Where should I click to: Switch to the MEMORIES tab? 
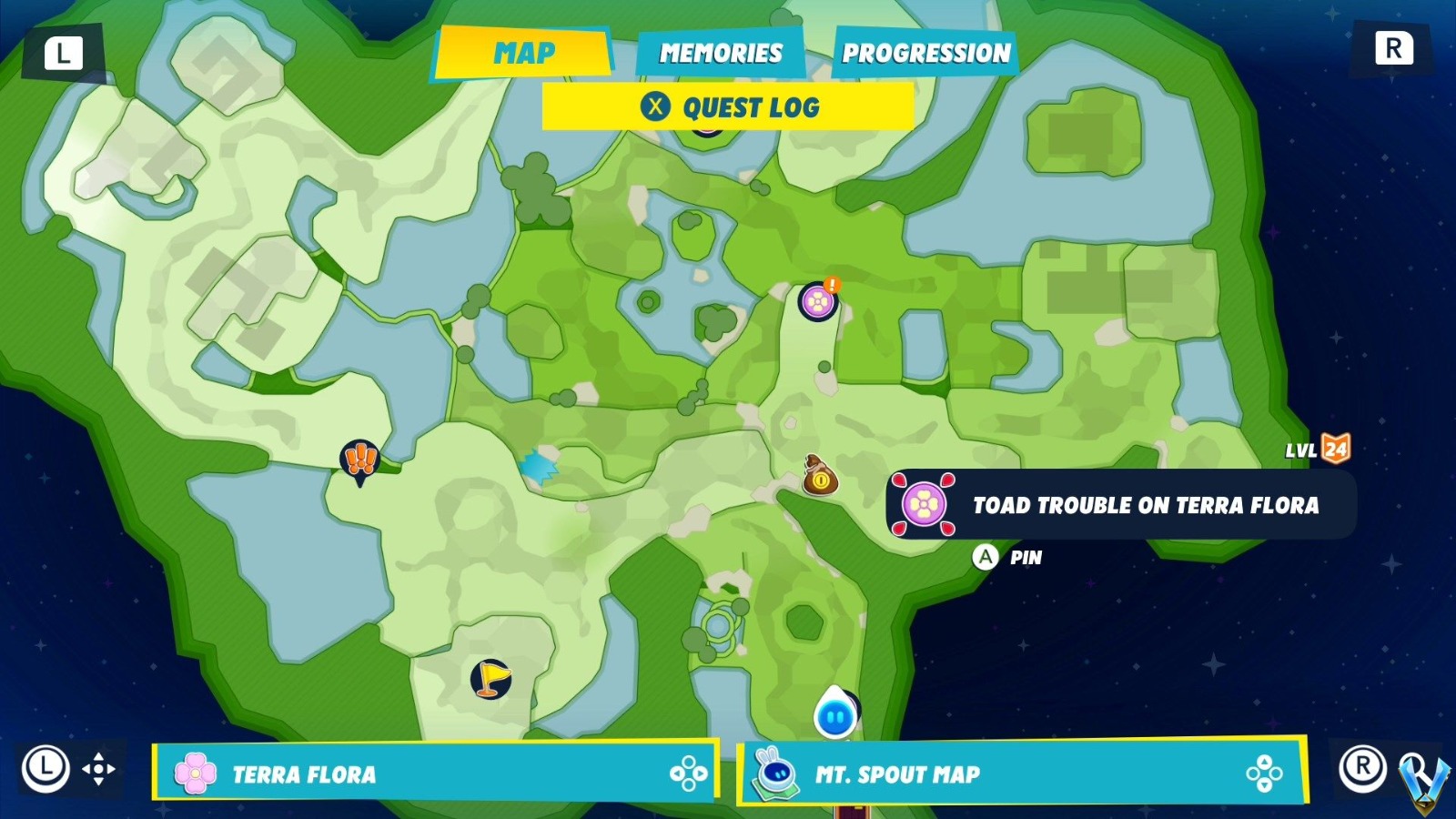[x=720, y=53]
